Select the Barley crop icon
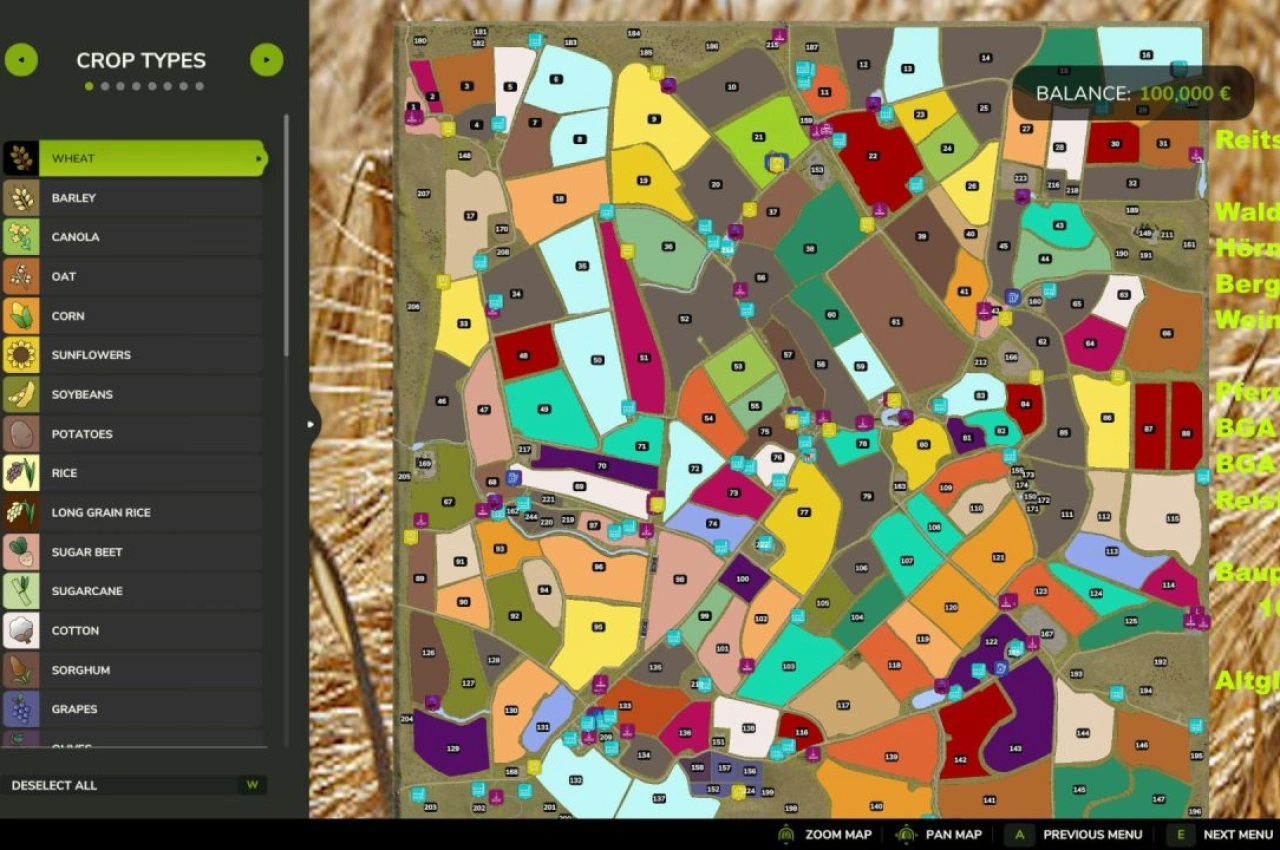Screen dimensions: 1280x850 pos(20,197)
